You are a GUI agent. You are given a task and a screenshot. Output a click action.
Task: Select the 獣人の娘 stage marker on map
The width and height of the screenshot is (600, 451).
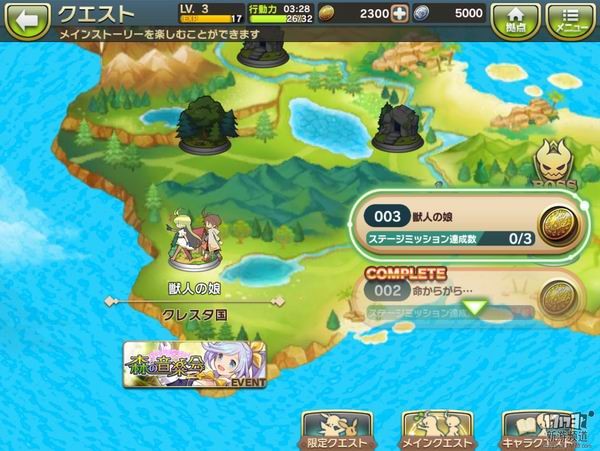click(x=194, y=244)
